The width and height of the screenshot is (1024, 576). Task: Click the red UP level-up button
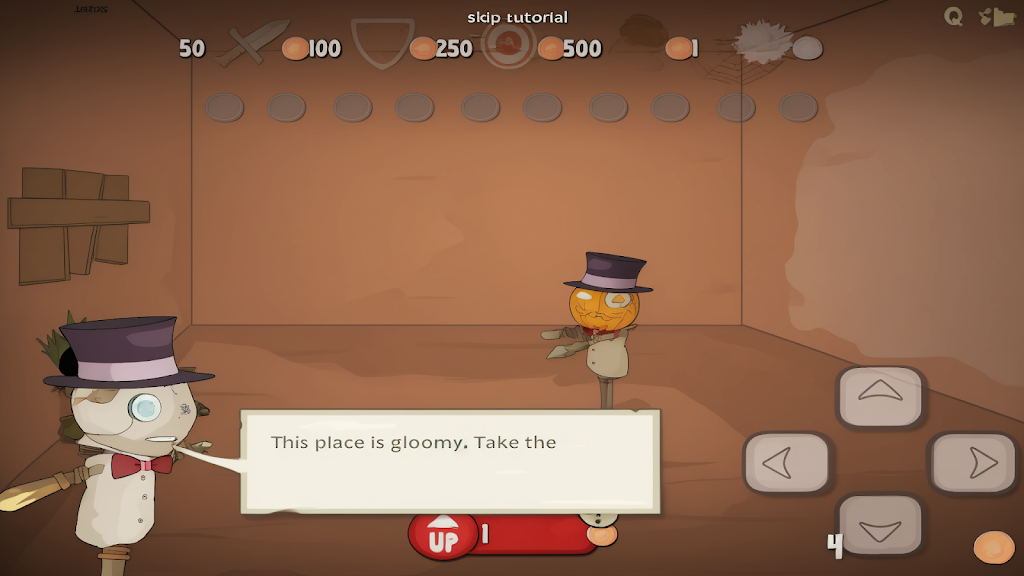pos(444,536)
